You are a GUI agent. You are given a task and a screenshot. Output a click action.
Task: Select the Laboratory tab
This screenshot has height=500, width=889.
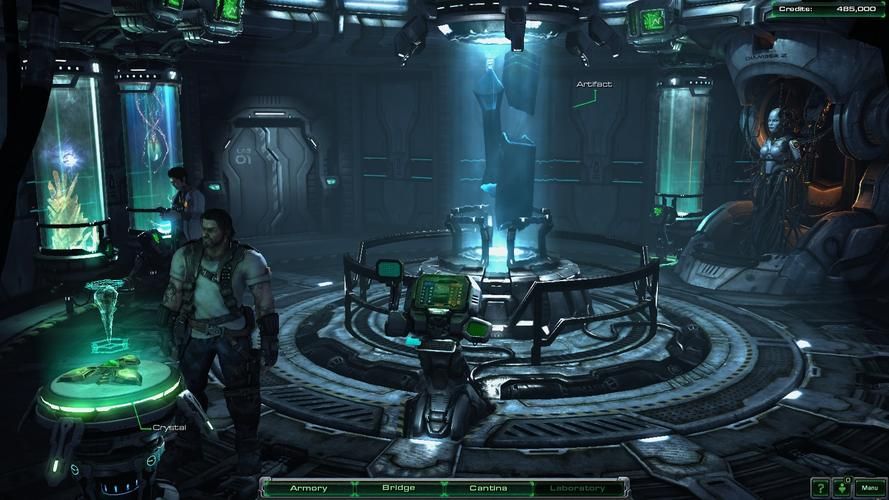pos(577,488)
